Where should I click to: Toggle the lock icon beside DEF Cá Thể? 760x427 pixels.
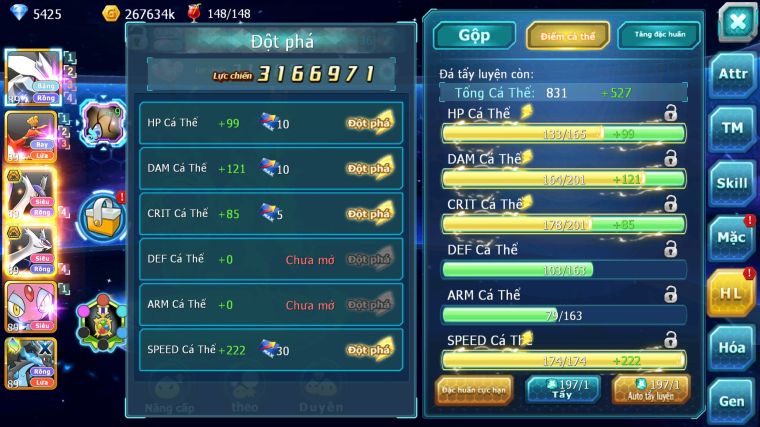point(670,249)
